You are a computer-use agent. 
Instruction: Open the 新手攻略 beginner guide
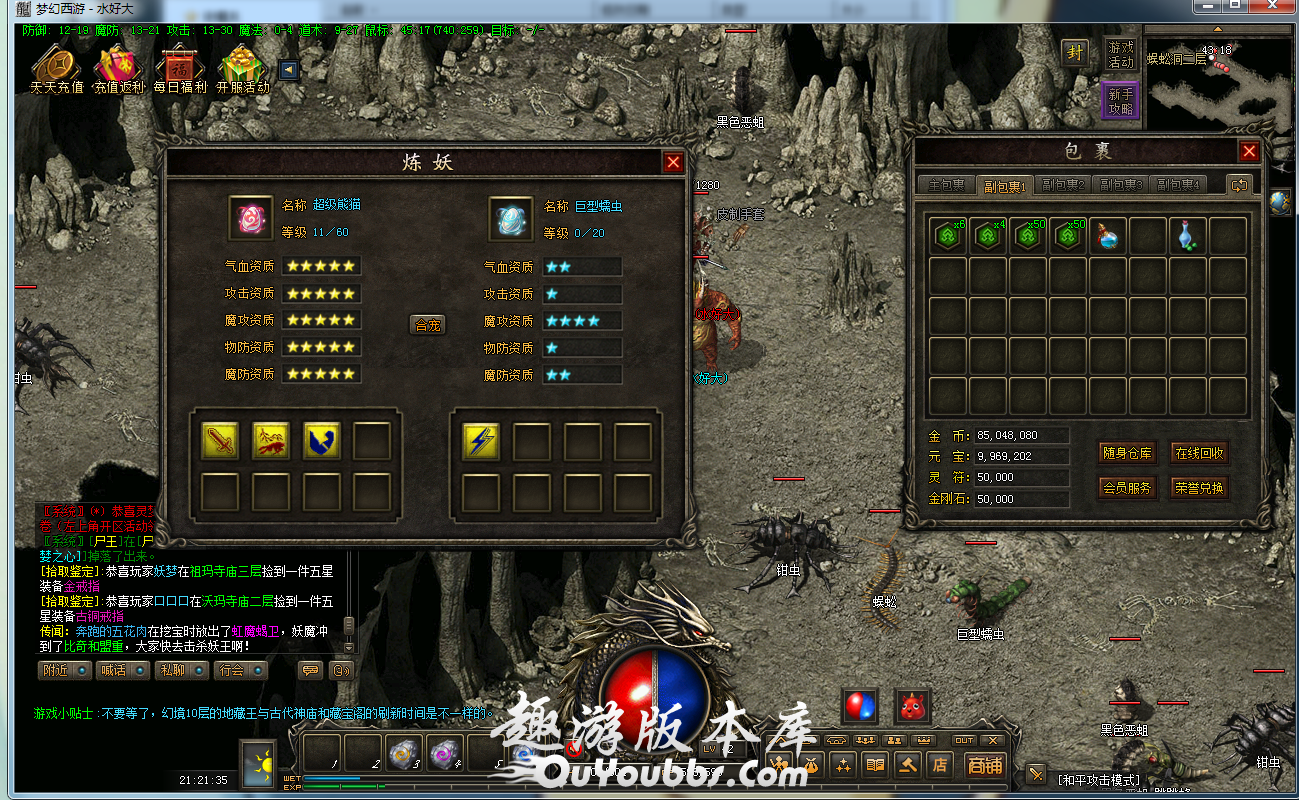coord(1120,102)
